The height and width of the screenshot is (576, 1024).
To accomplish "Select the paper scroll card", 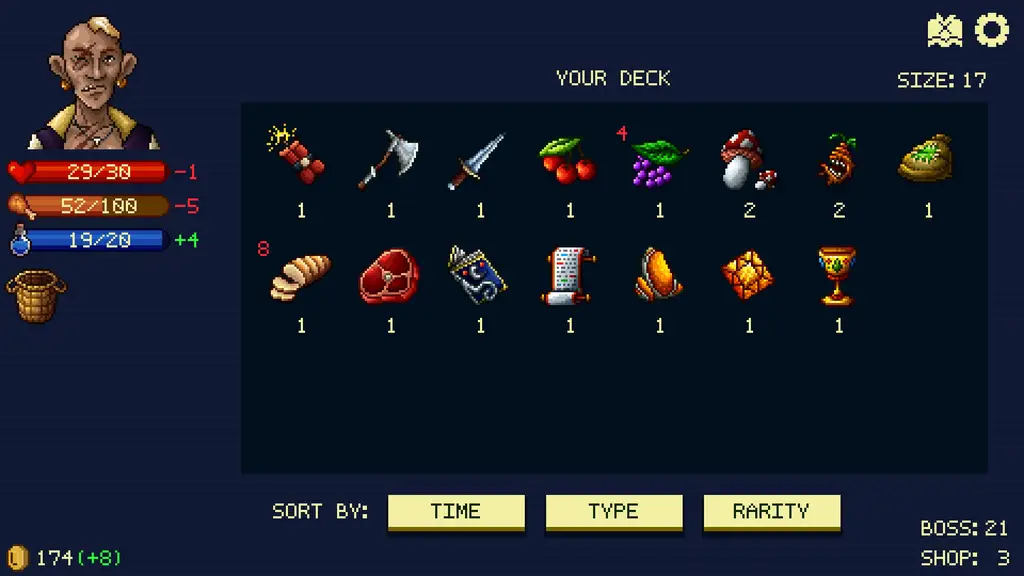I will 568,275.
